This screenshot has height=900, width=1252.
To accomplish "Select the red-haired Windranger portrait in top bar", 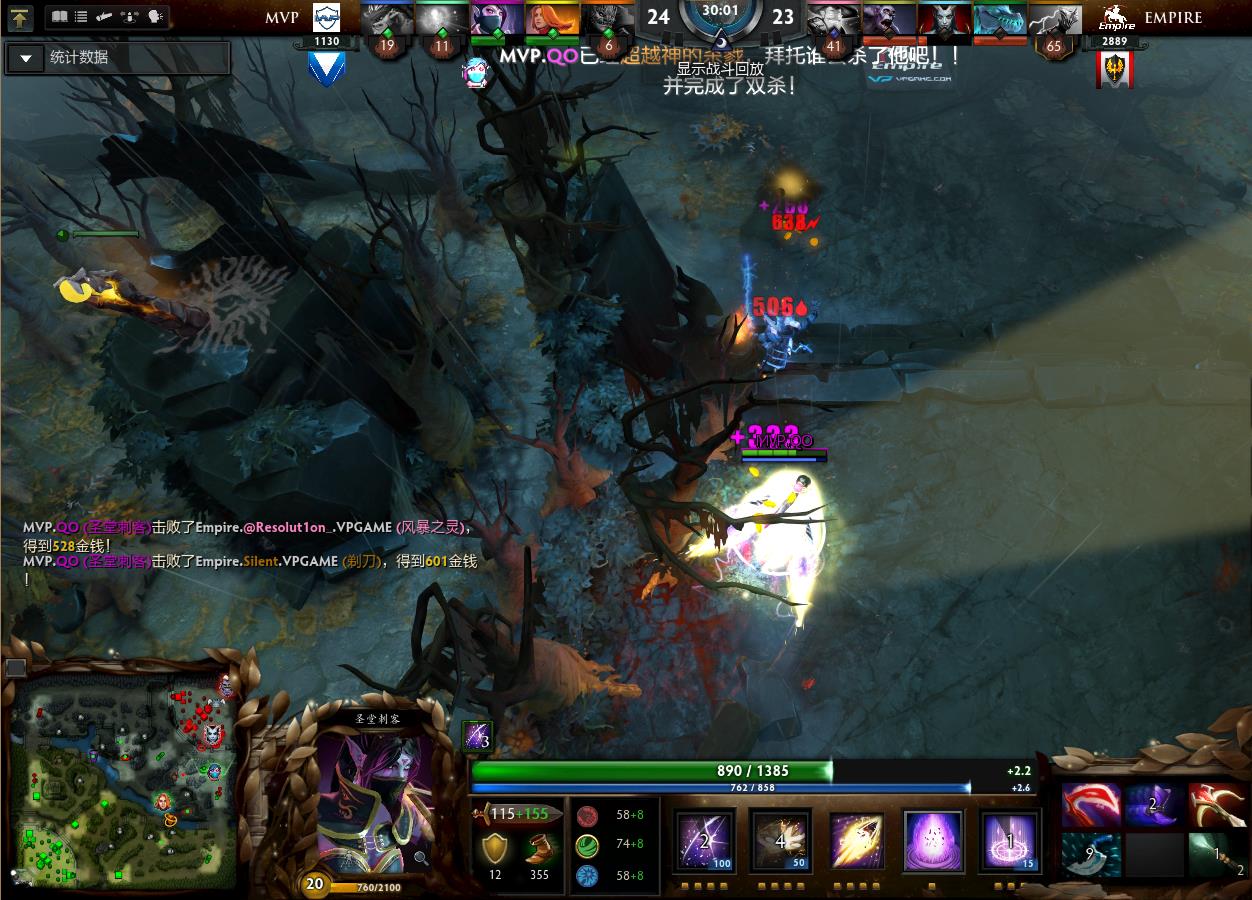I will (552, 20).
